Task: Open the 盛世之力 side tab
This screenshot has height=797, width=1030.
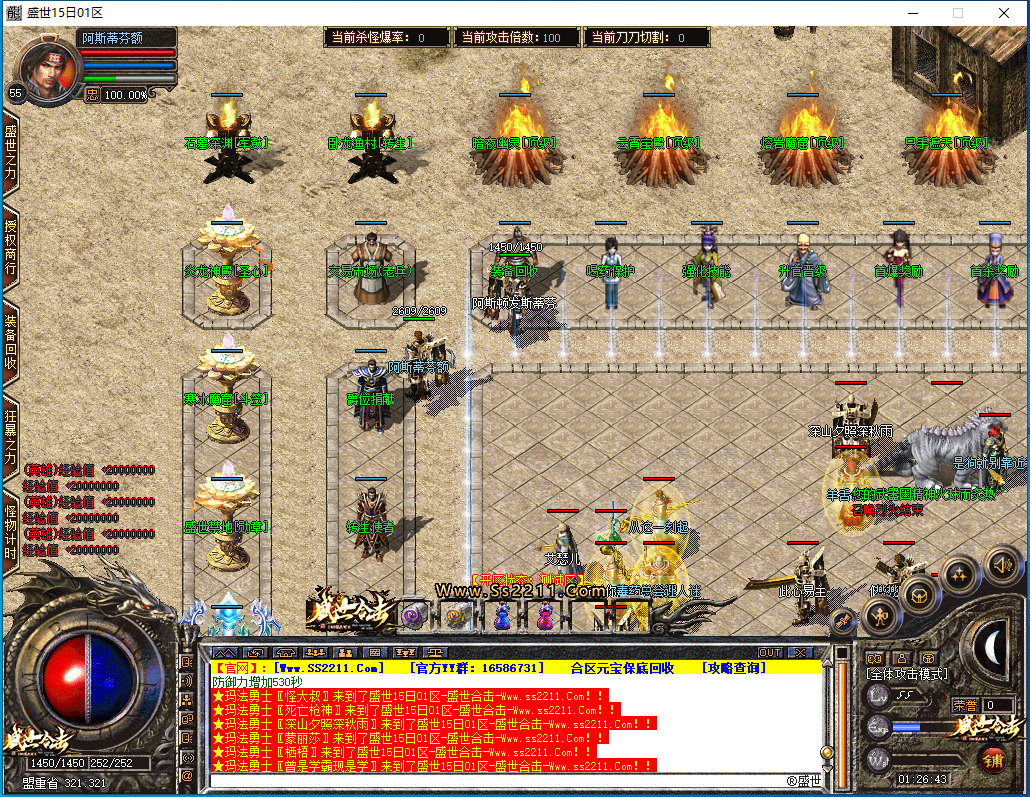Action: [11, 154]
